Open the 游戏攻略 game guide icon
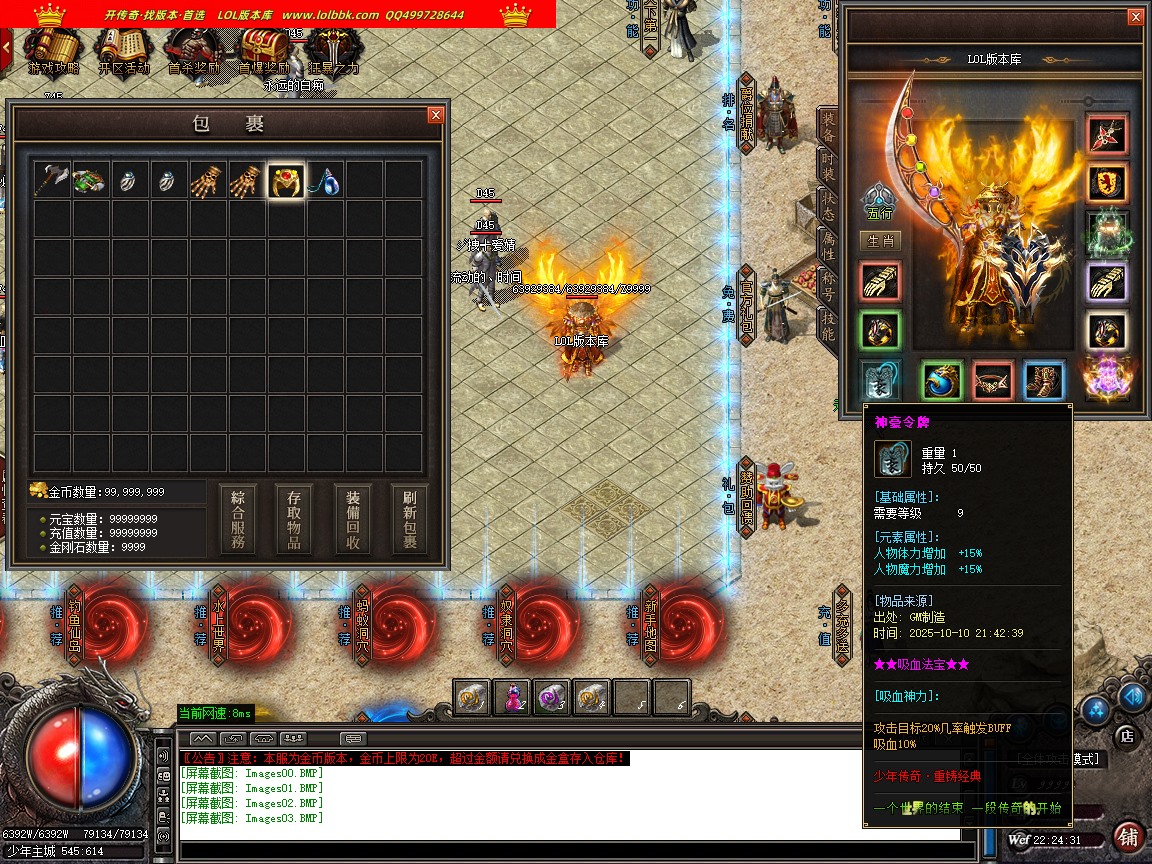Viewport: 1152px width, 864px height. point(52,50)
